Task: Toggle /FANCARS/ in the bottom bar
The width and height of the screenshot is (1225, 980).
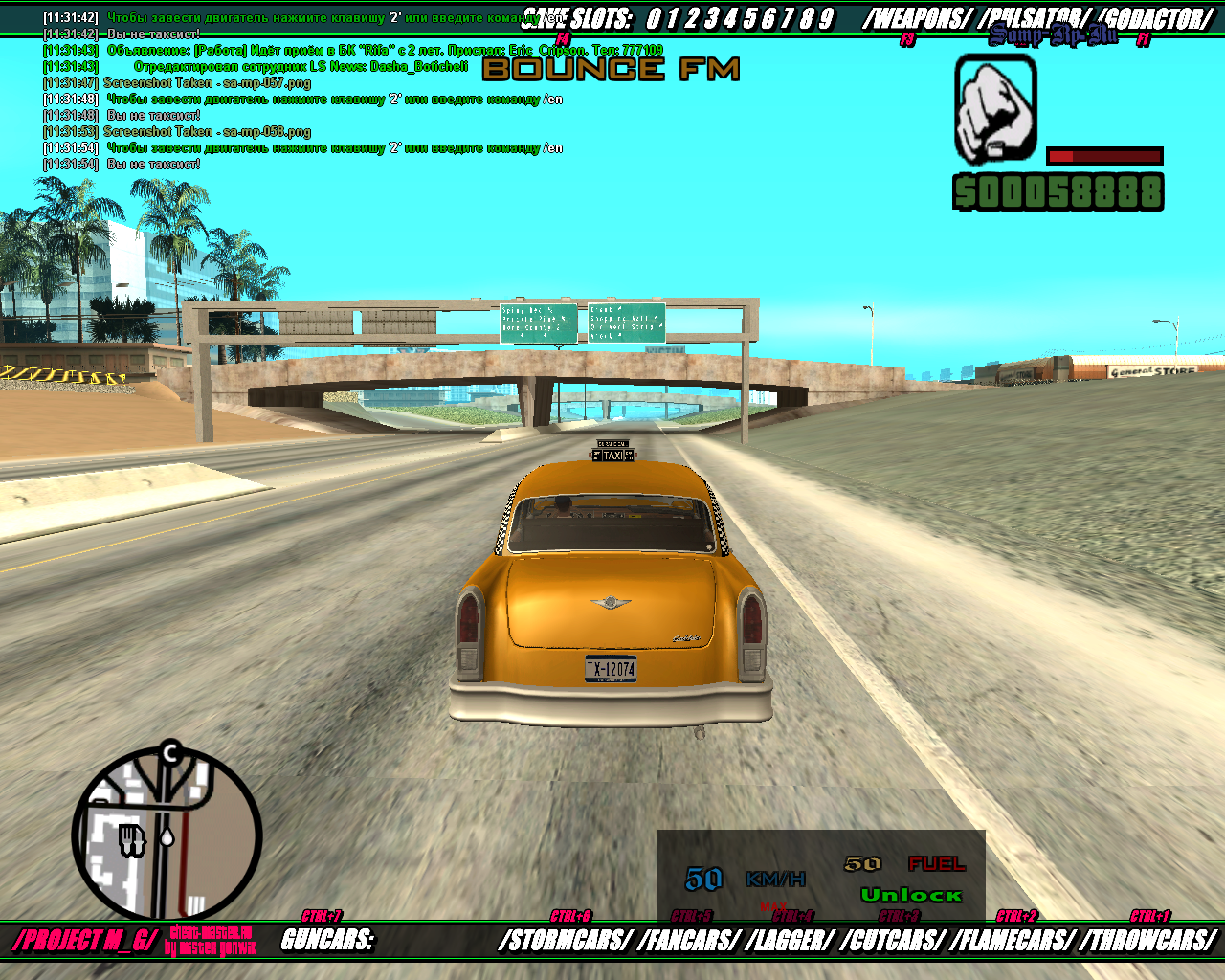Action: pos(689,941)
